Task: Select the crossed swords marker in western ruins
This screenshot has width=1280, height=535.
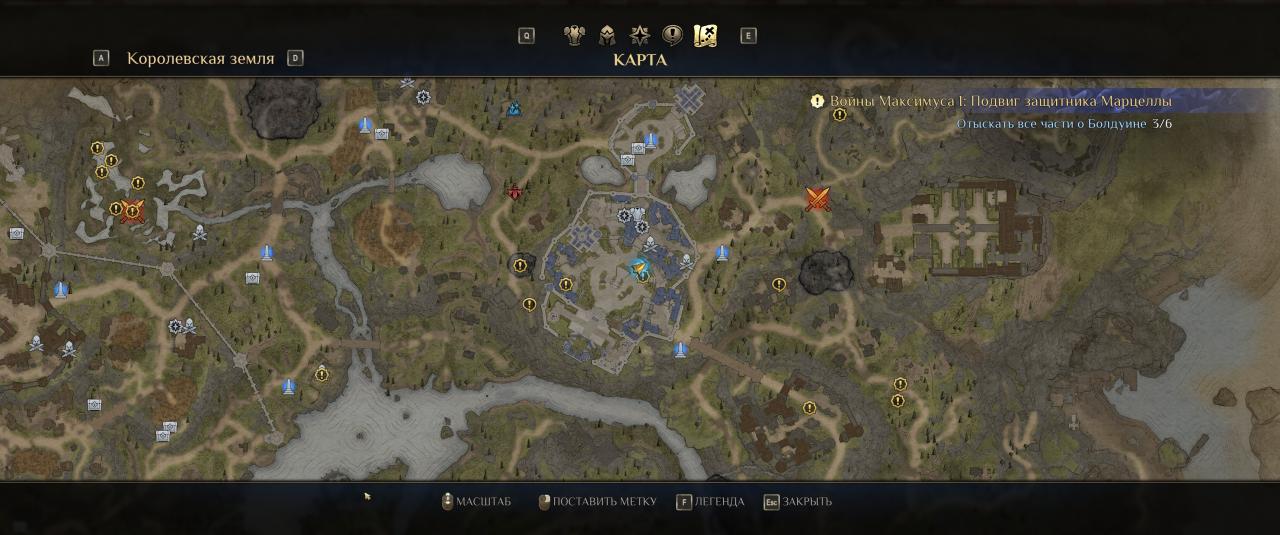Action: pos(133,210)
